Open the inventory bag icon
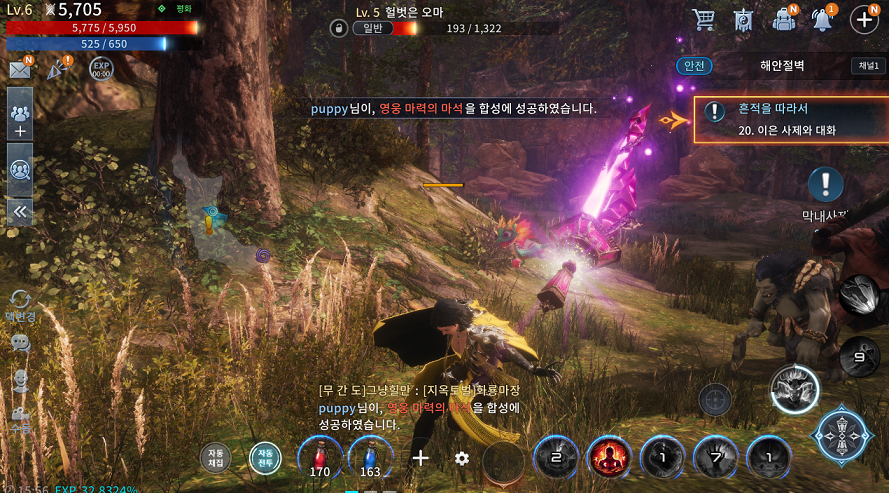 tap(785, 19)
